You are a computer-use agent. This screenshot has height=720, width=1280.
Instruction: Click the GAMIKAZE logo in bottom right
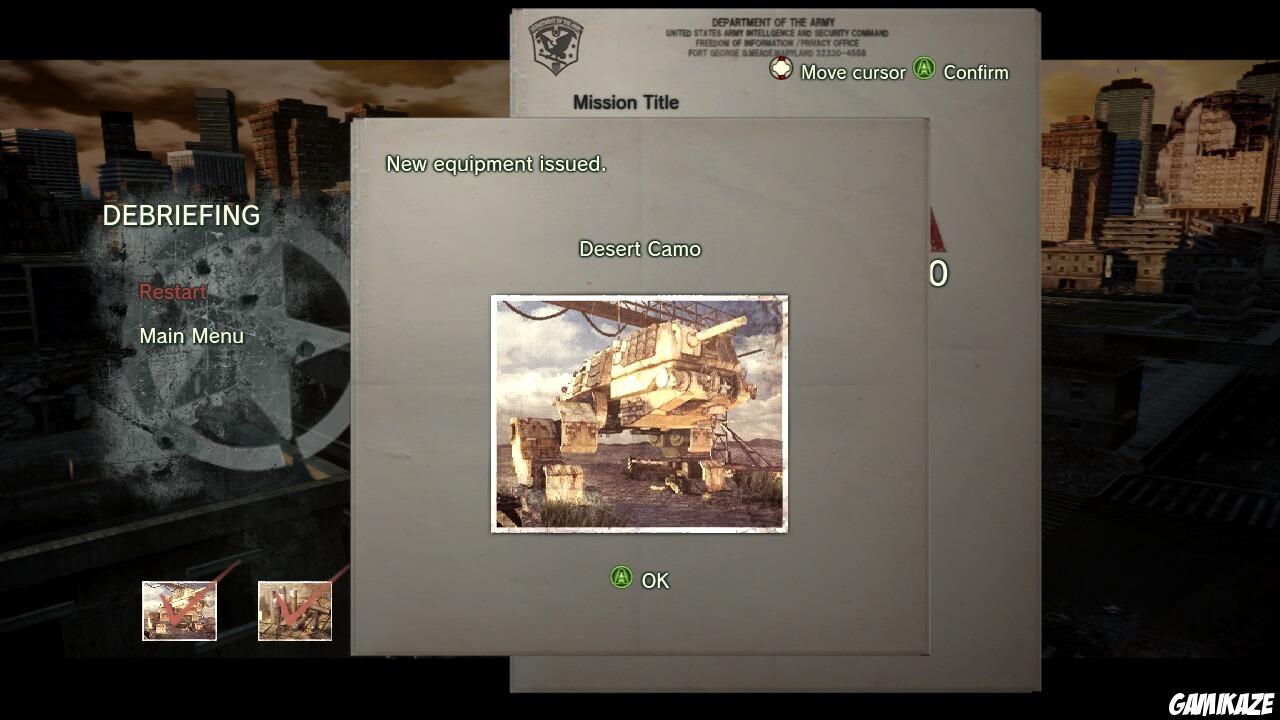pos(1224,705)
